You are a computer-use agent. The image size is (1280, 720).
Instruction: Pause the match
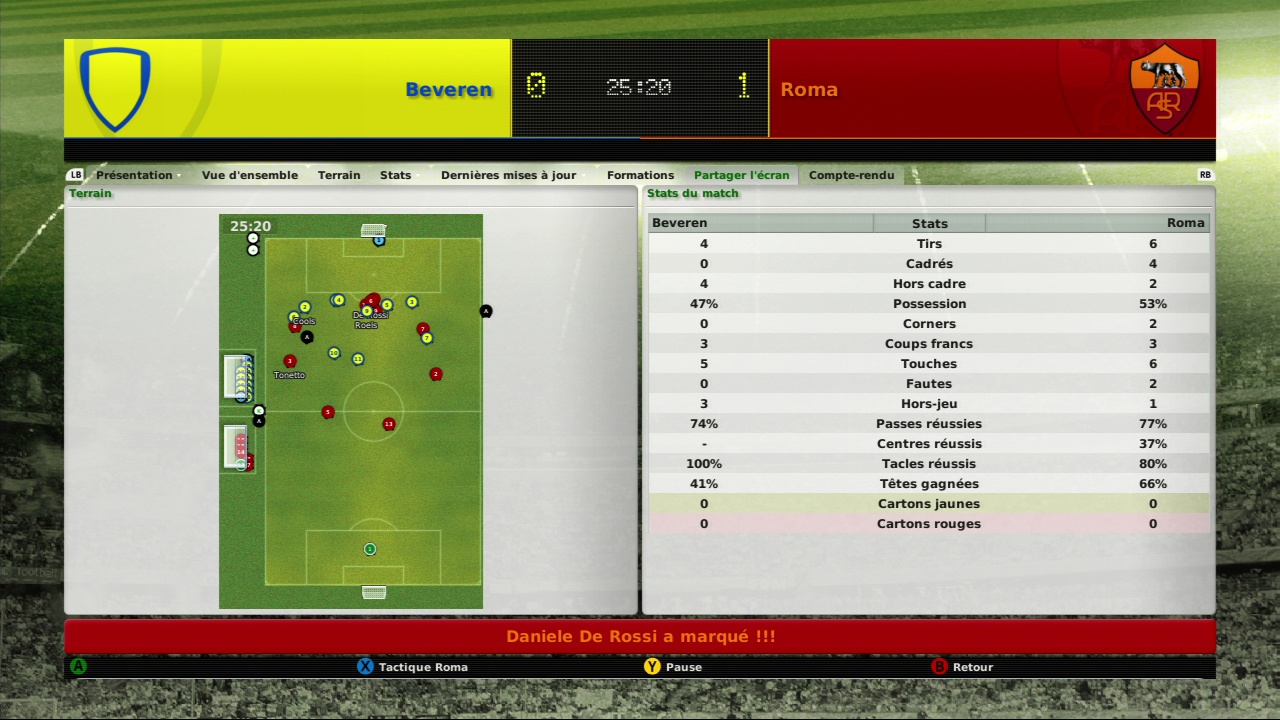[x=683, y=667]
